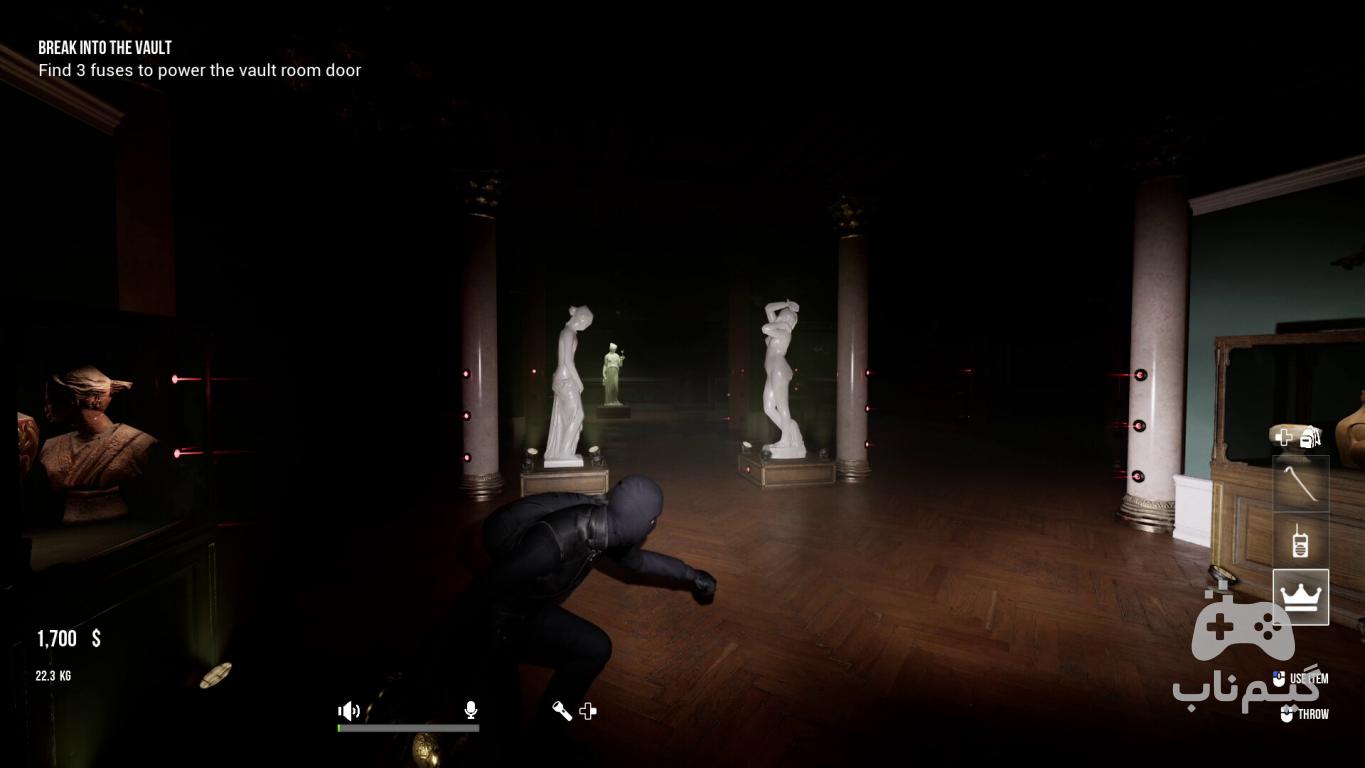Select the crown loot slot
The height and width of the screenshot is (768, 1365).
(1300, 597)
